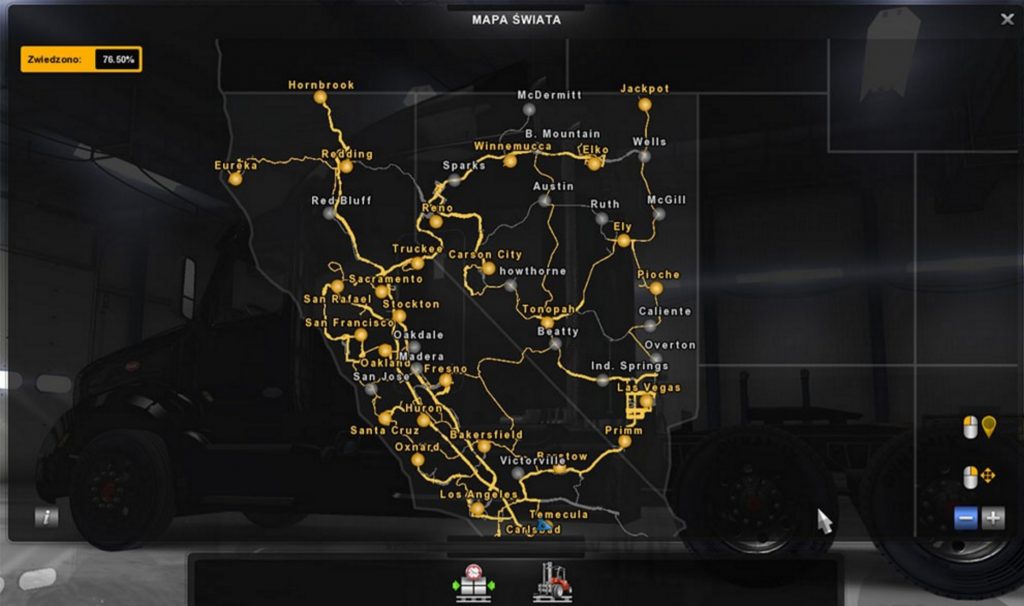This screenshot has height=606, width=1024.
Task: Choose the Pioche city marker
Action: coord(656,288)
